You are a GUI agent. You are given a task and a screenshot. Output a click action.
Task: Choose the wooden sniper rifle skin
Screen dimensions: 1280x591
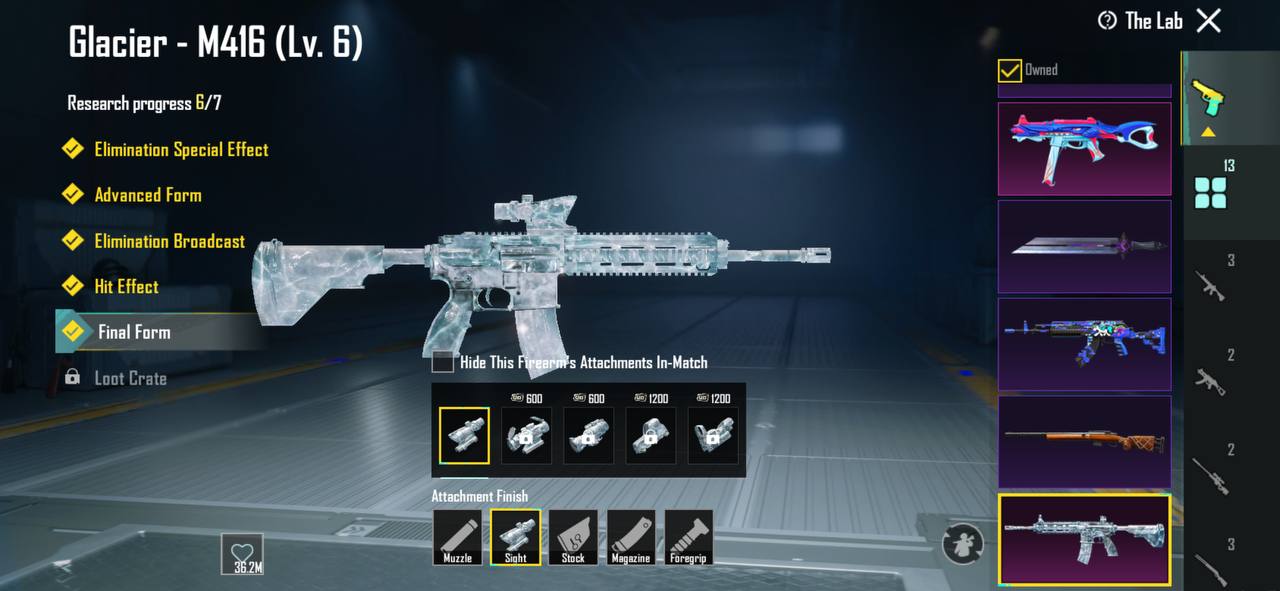point(1084,441)
